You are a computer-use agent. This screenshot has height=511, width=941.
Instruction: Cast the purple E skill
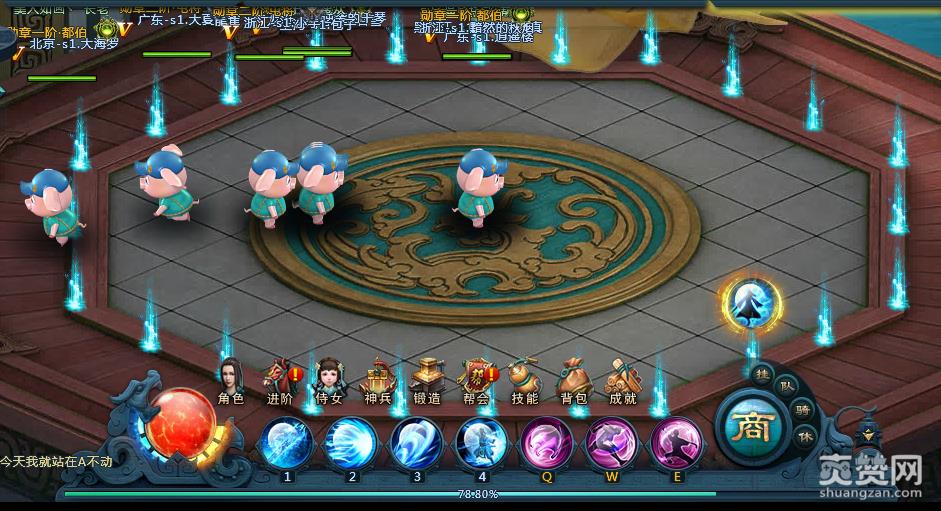click(x=677, y=443)
